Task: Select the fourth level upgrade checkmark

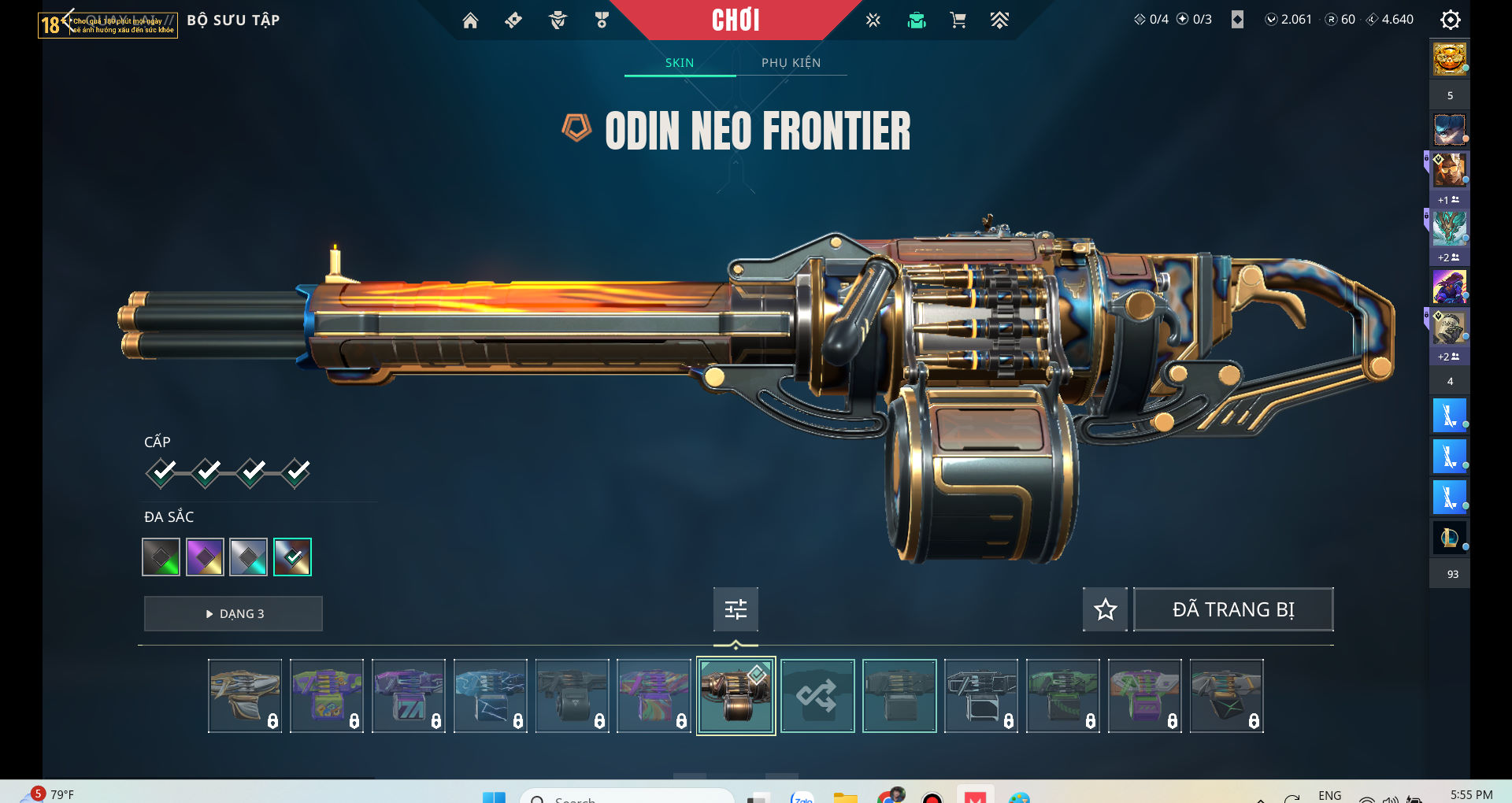Action: click(297, 472)
